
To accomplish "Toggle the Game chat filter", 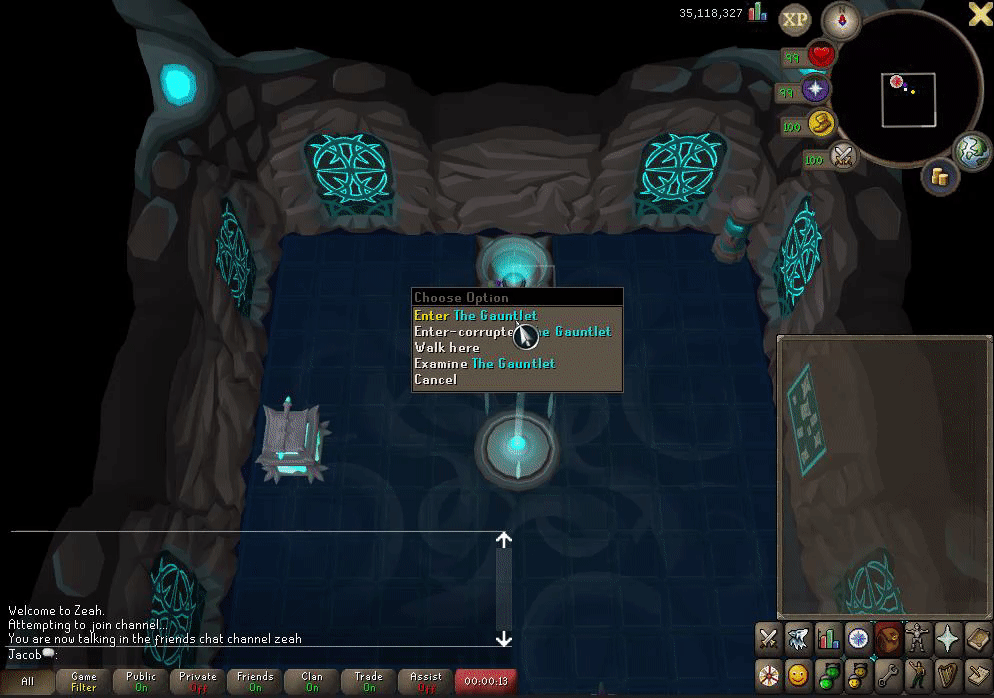I will pos(84,682).
